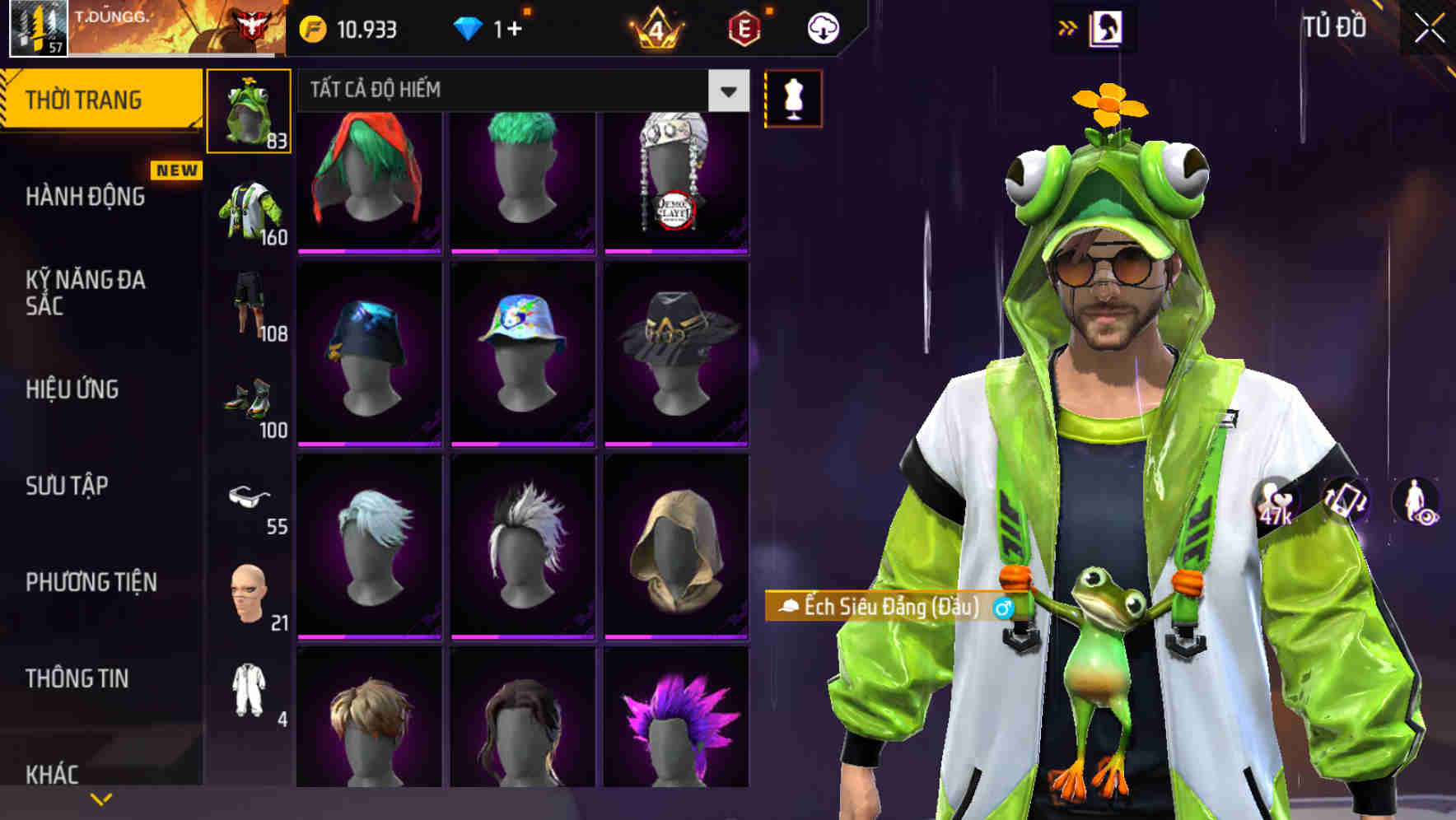The image size is (1456, 820).
Task: Open the TẤT CẢ ĐỘ HIẾM rarity dropdown
Action: click(517, 91)
